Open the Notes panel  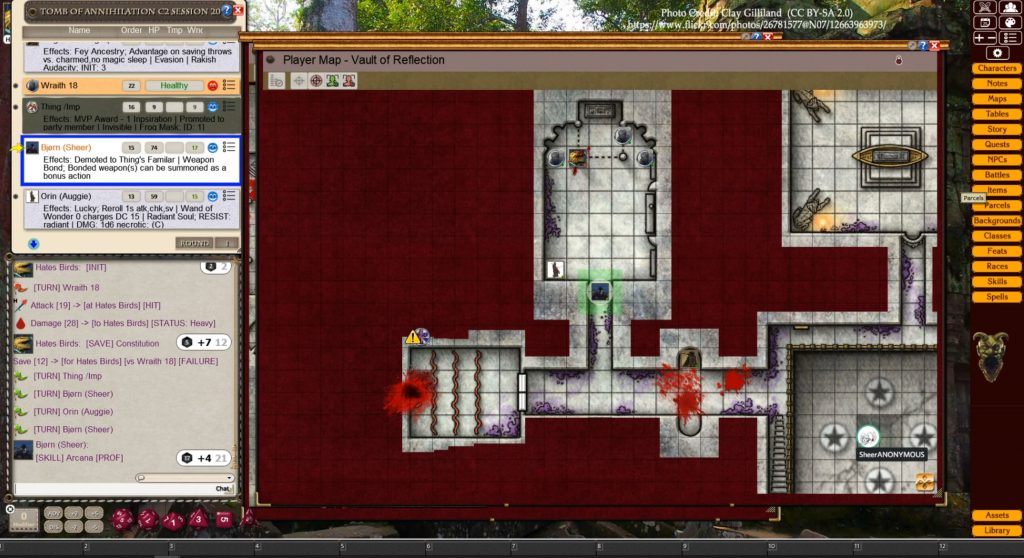coord(996,83)
